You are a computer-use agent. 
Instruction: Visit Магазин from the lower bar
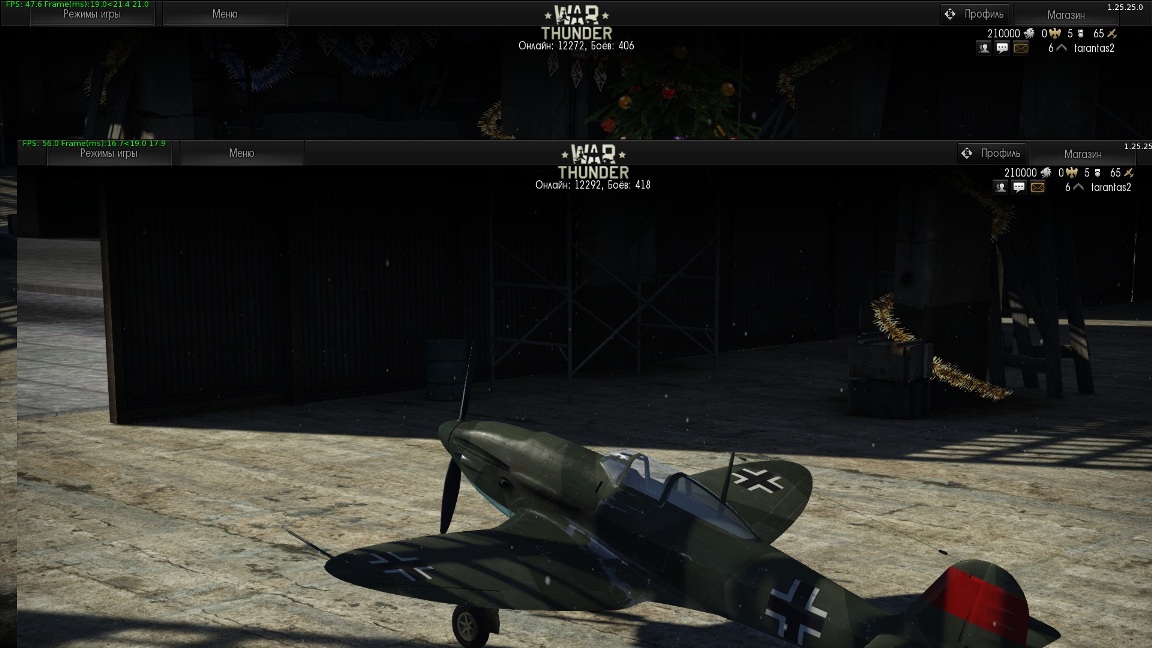(x=1083, y=154)
